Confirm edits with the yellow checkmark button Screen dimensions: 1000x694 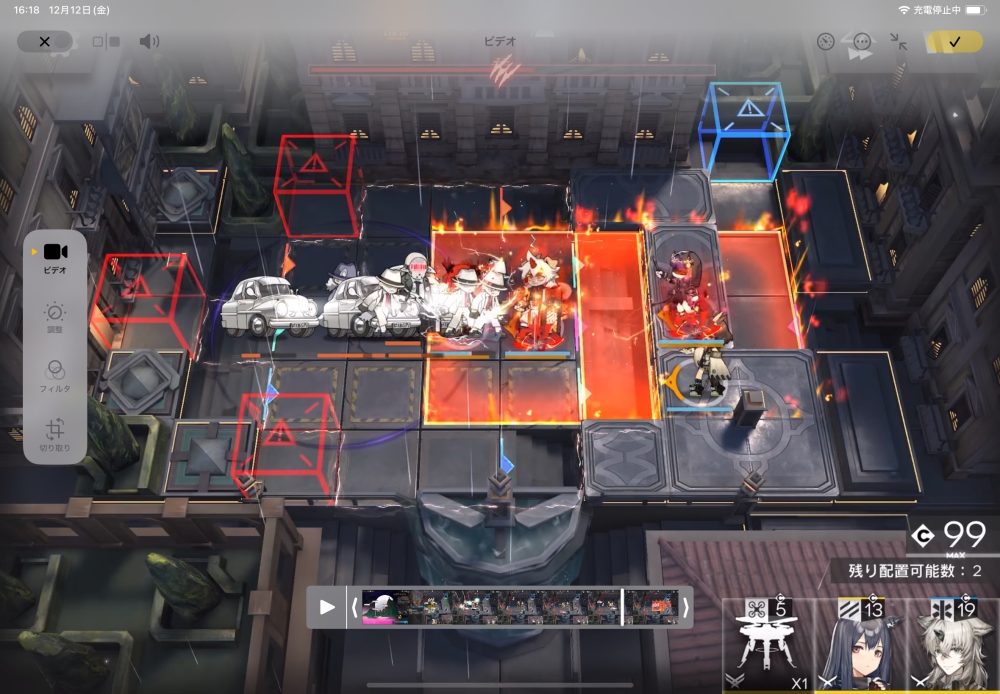click(954, 42)
